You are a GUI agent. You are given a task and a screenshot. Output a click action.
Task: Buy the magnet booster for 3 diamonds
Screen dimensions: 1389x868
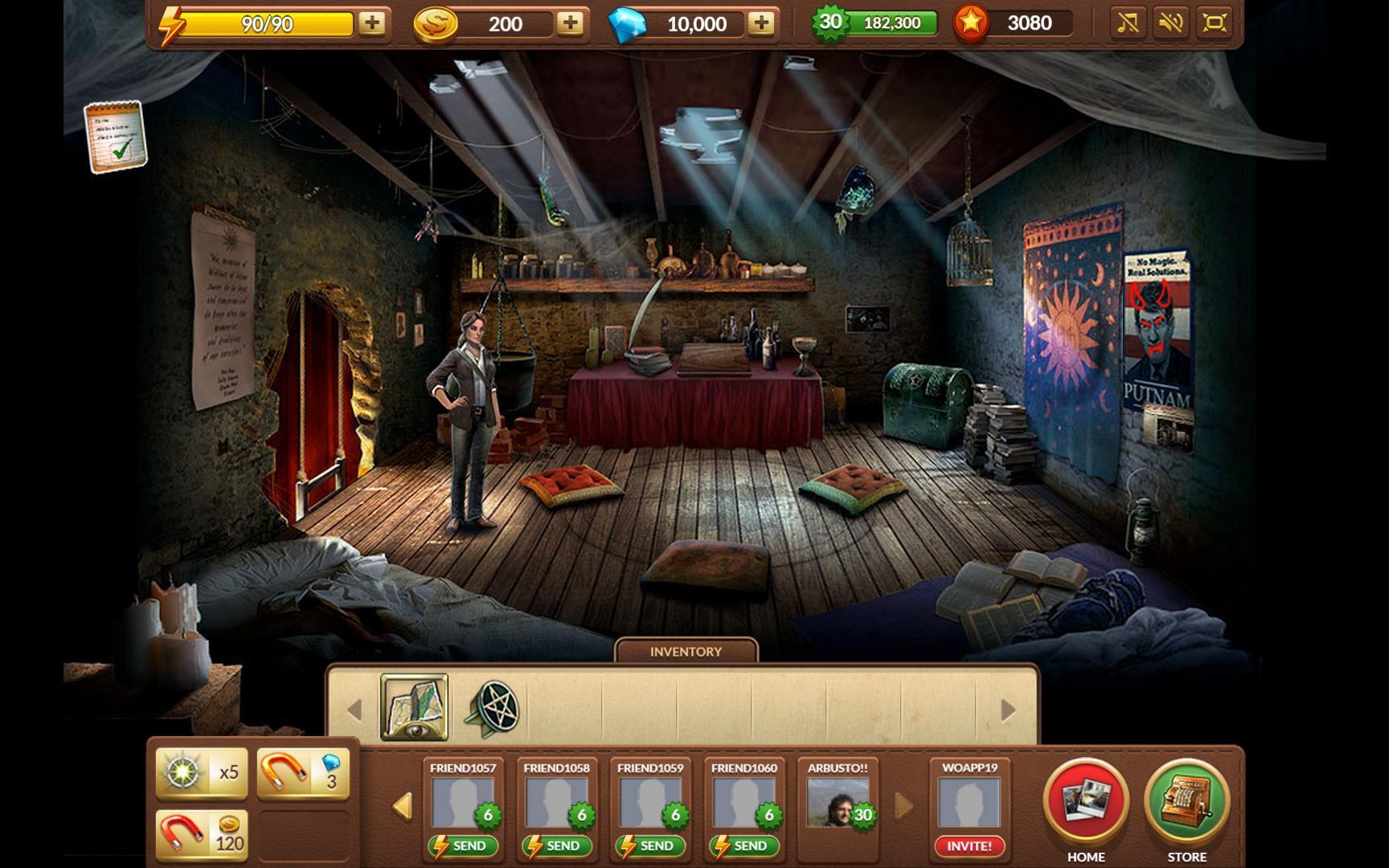point(303,773)
